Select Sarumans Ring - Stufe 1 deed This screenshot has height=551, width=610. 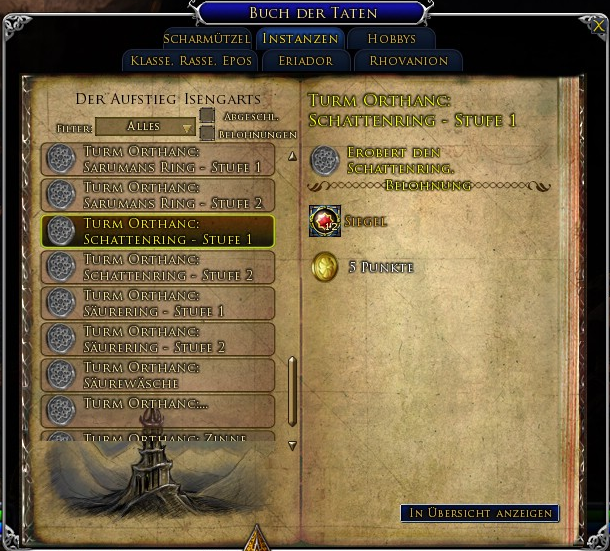click(158, 160)
